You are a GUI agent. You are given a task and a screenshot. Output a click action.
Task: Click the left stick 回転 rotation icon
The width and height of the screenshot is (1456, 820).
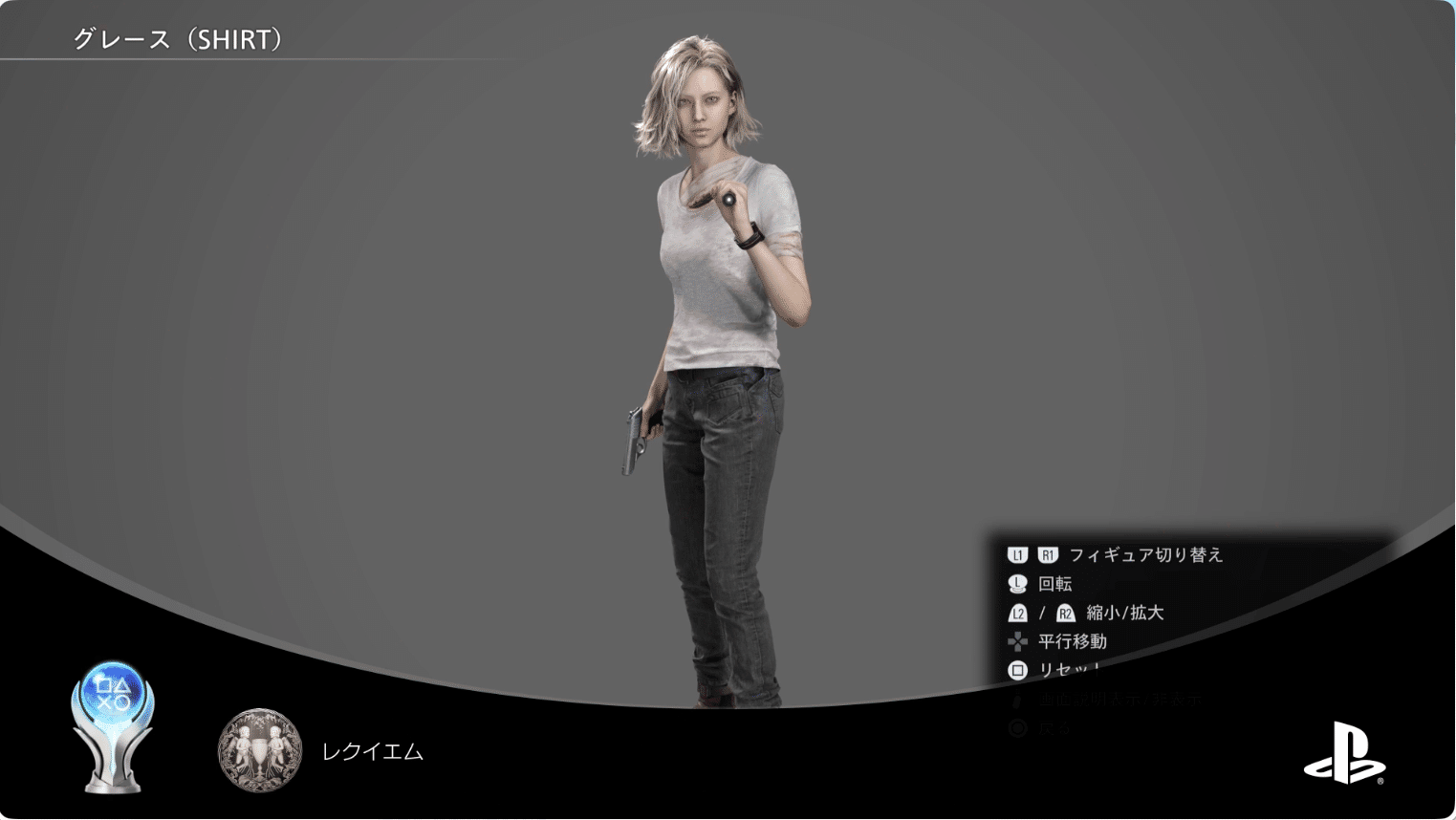[1017, 583]
